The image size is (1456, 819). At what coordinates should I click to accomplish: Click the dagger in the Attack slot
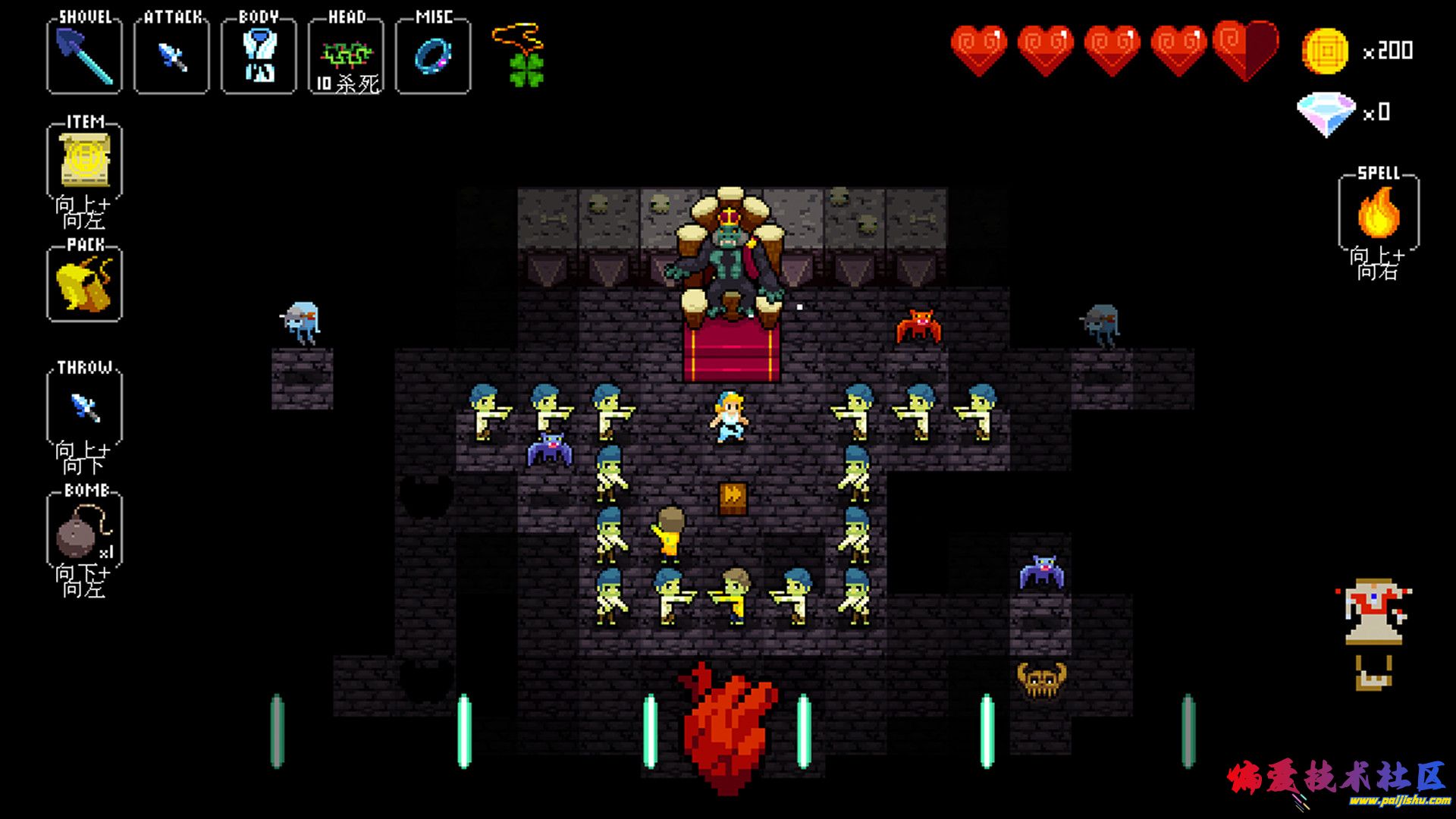click(x=171, y=57)
